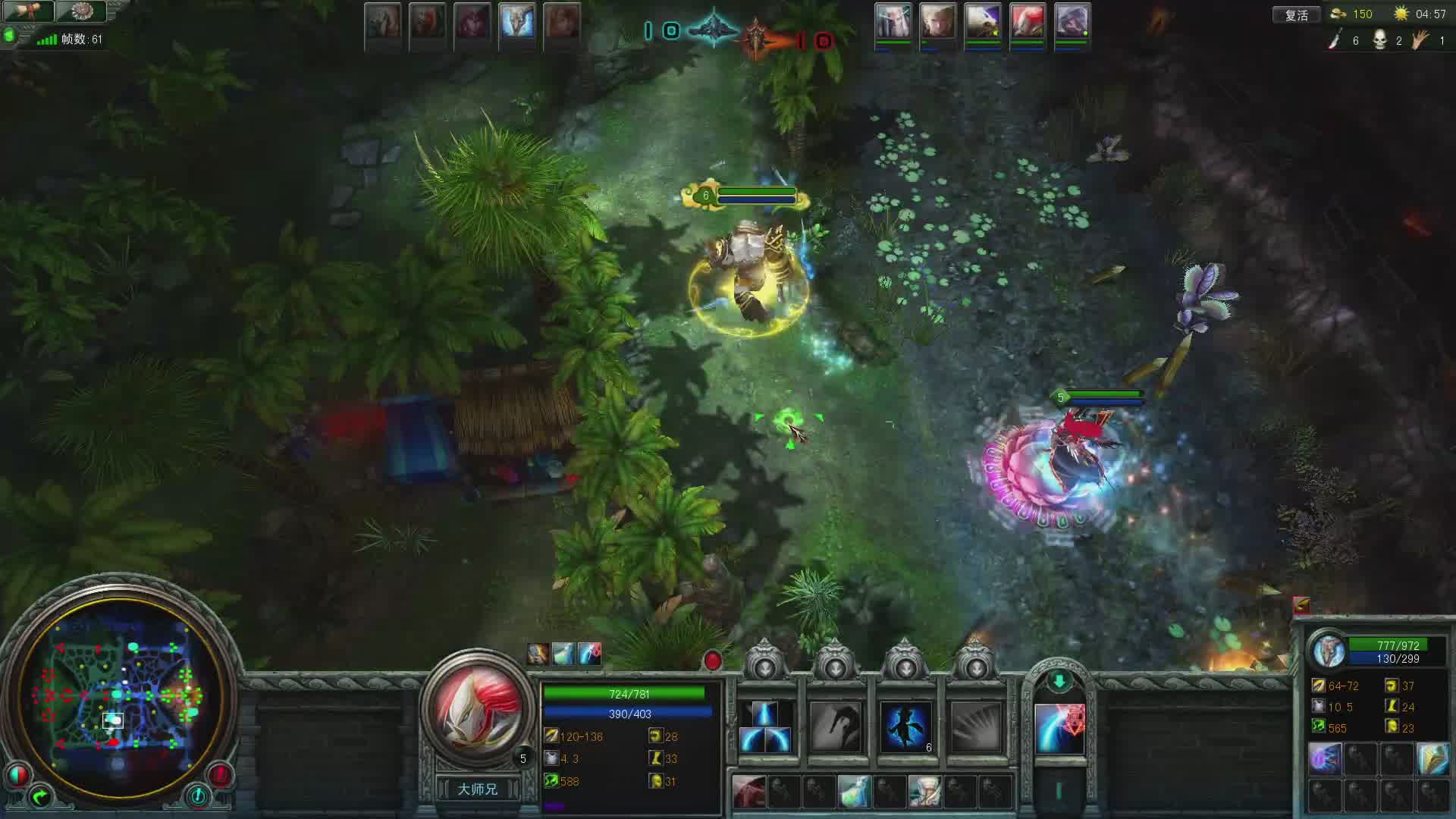Activate the blue slash skill with red emblem
The width and height of the screenshot is (1456, 819).
coord(1059,729)
